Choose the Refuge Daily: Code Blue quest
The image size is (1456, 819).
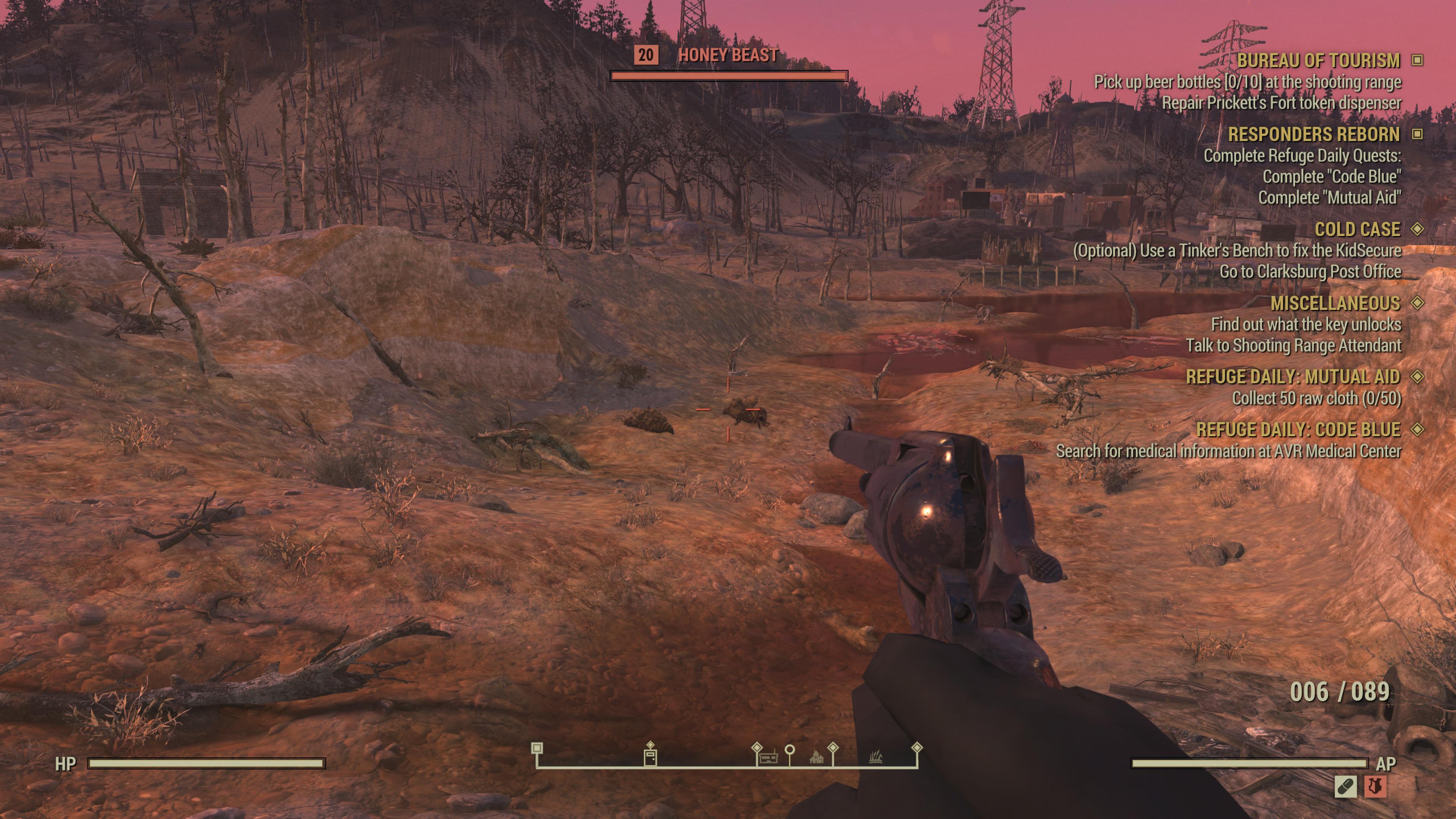pos(1298,430)
